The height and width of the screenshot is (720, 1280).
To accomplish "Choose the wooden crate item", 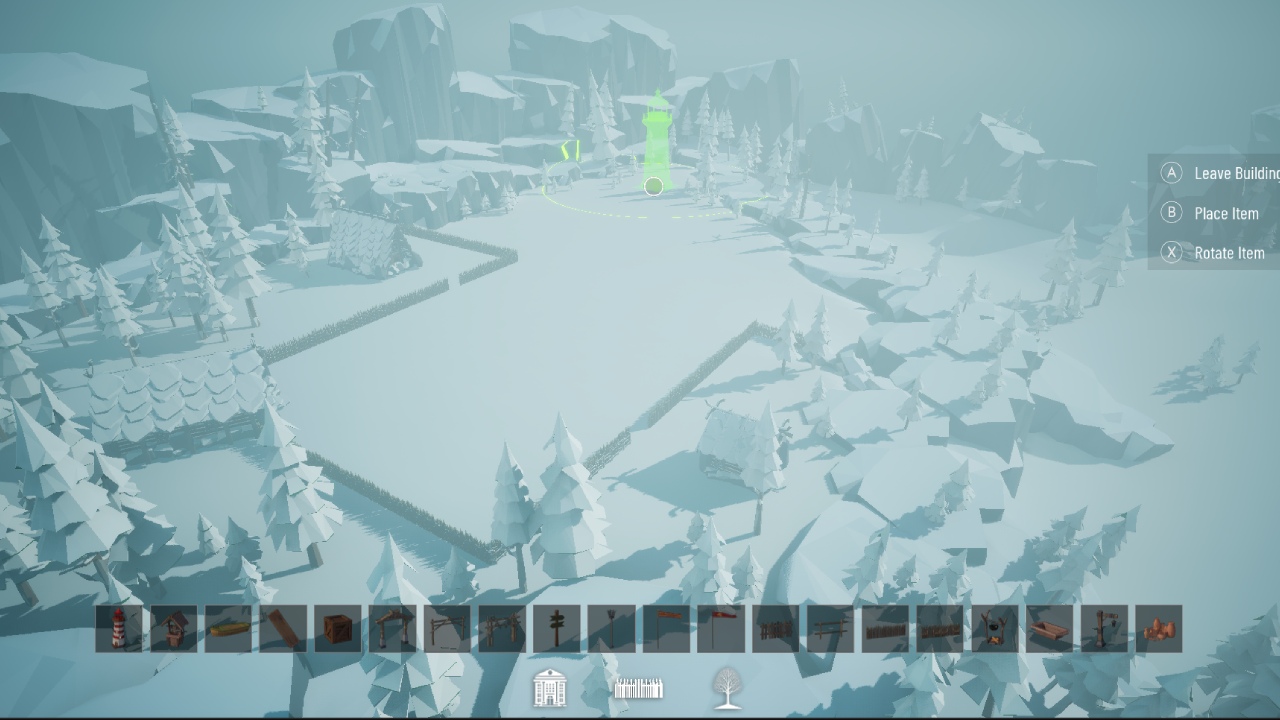I will [336, 630].
